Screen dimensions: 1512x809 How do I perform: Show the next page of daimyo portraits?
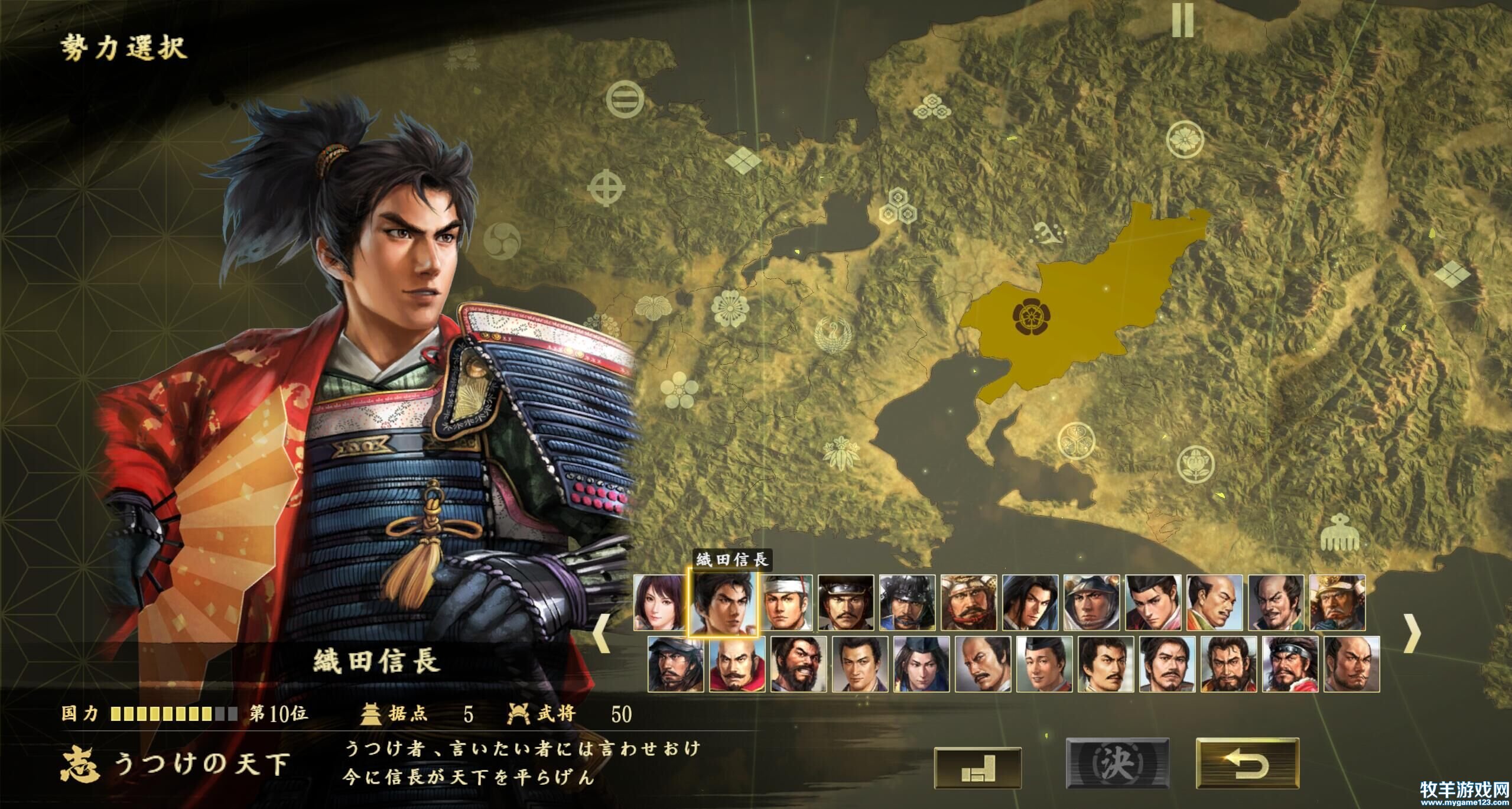(1412, 633)
